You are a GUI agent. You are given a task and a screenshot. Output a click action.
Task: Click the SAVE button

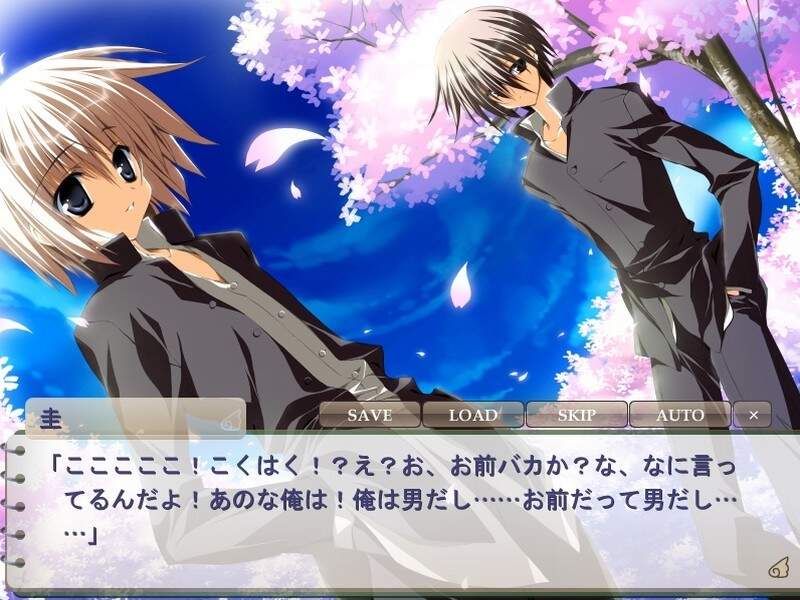click(x=369, y=415)
